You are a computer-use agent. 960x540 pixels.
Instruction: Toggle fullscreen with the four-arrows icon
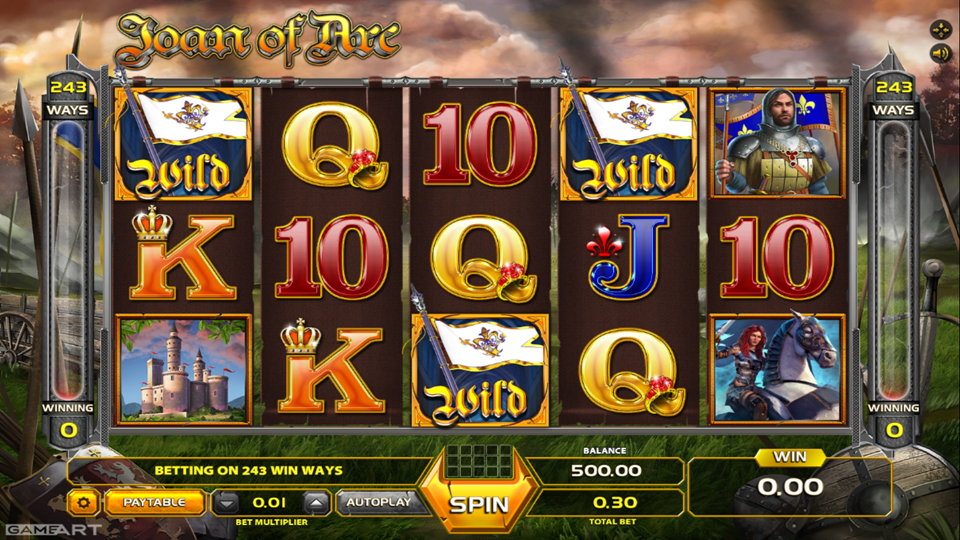[x=940, y=29]
